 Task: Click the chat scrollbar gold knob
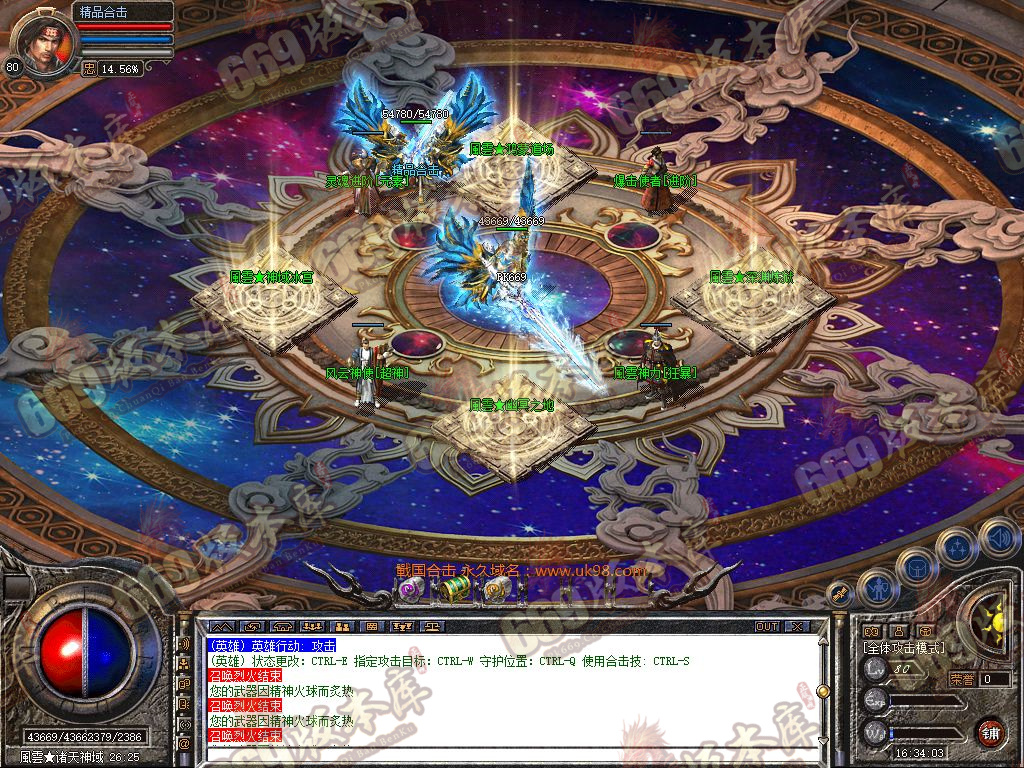click(822, 691)
